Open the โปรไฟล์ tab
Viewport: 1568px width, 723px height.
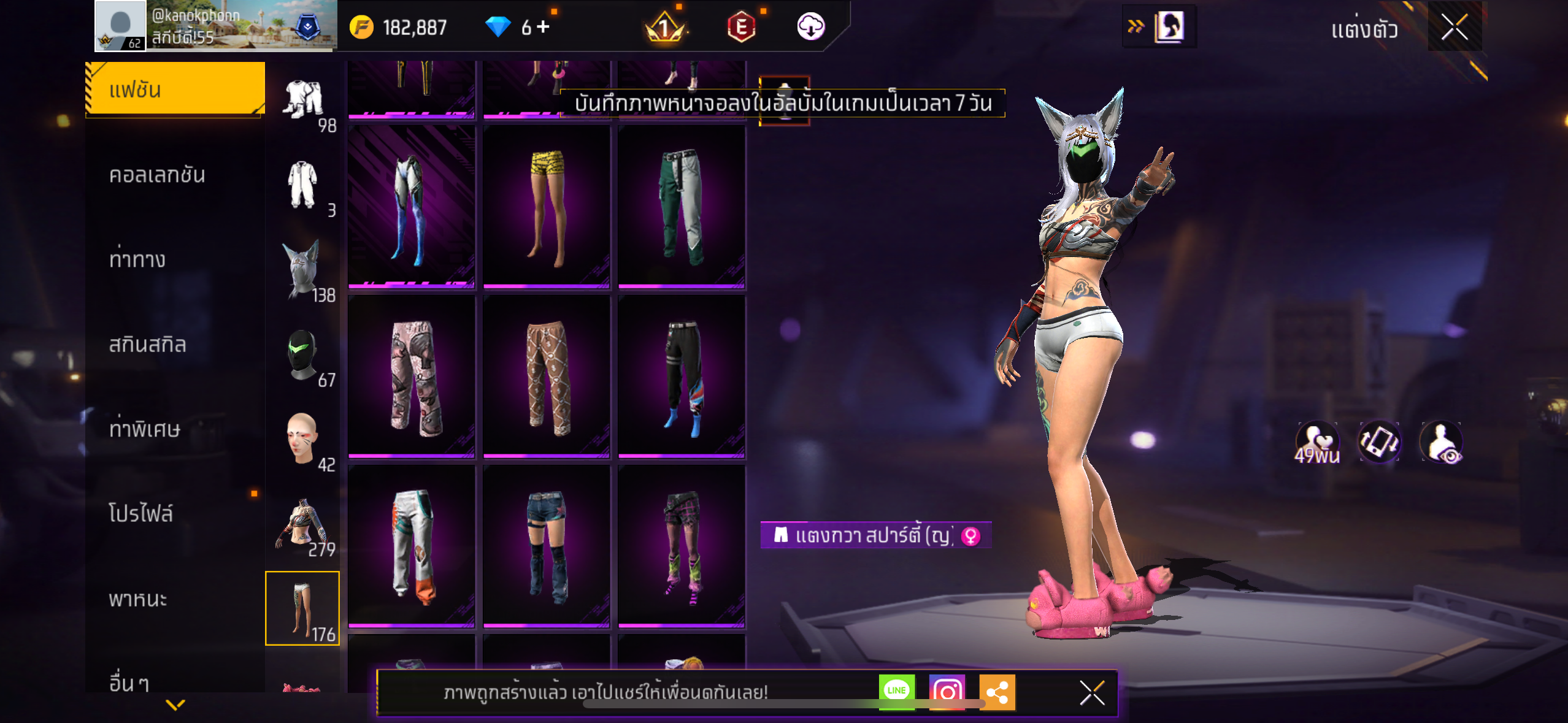(141, 514)
